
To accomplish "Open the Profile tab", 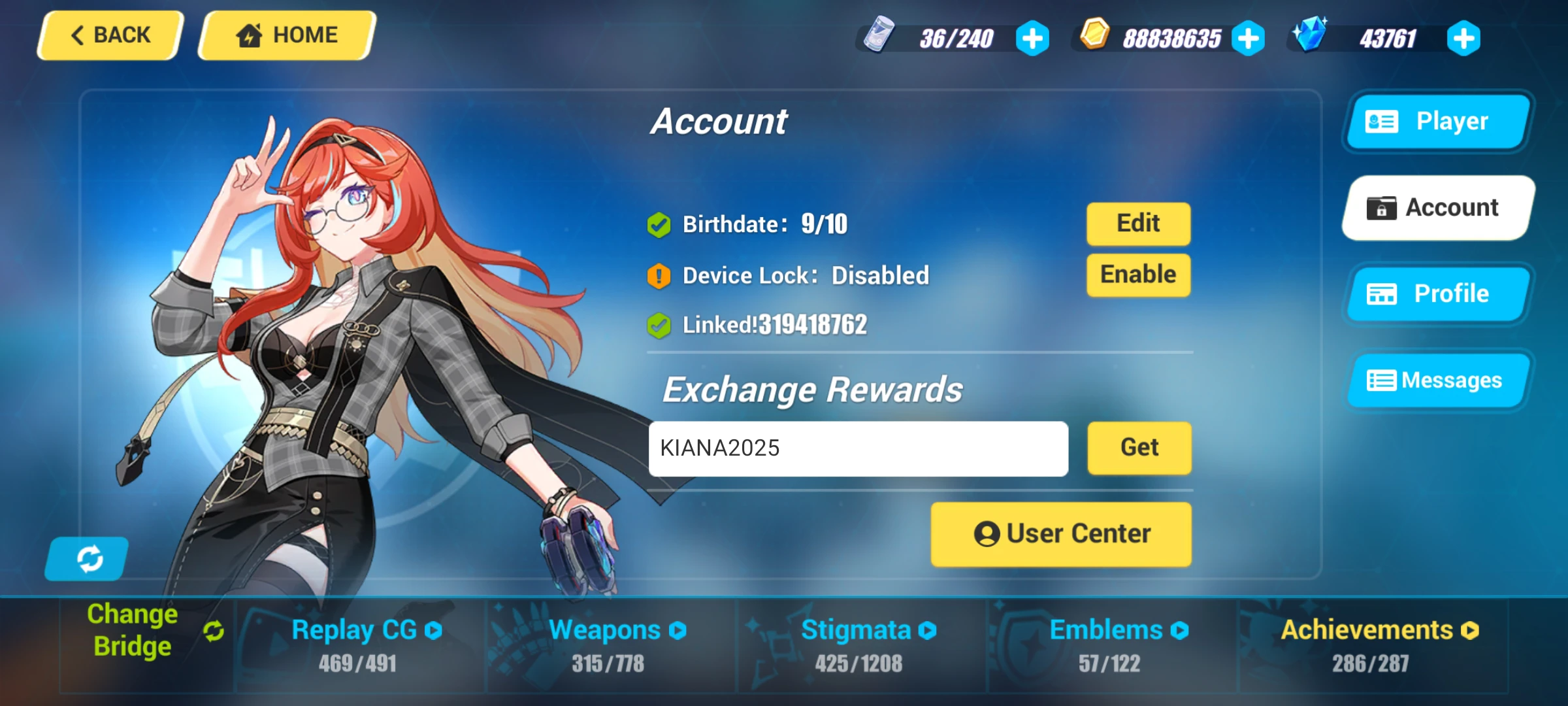I will click(1436, 294).
